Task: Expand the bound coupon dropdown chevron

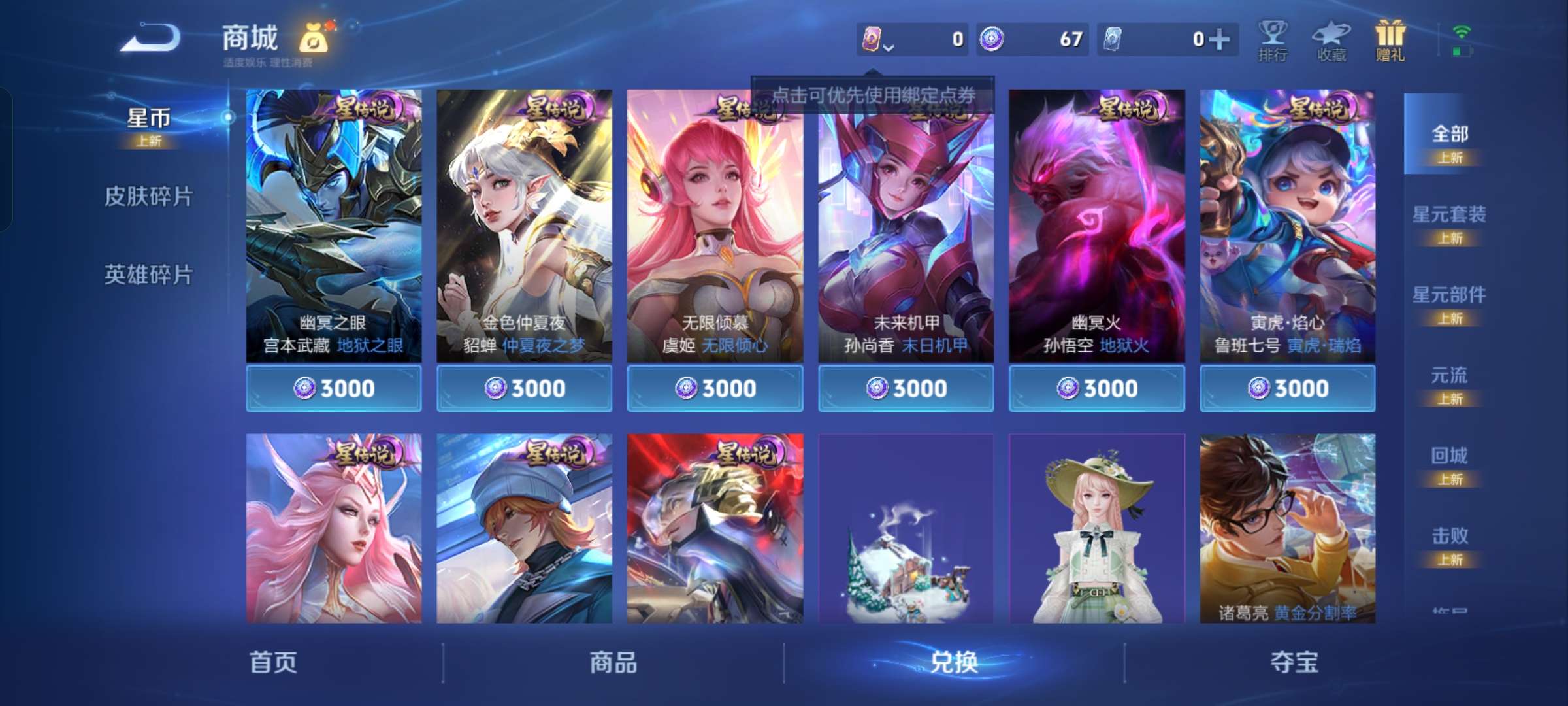Action: click(889, 47)
